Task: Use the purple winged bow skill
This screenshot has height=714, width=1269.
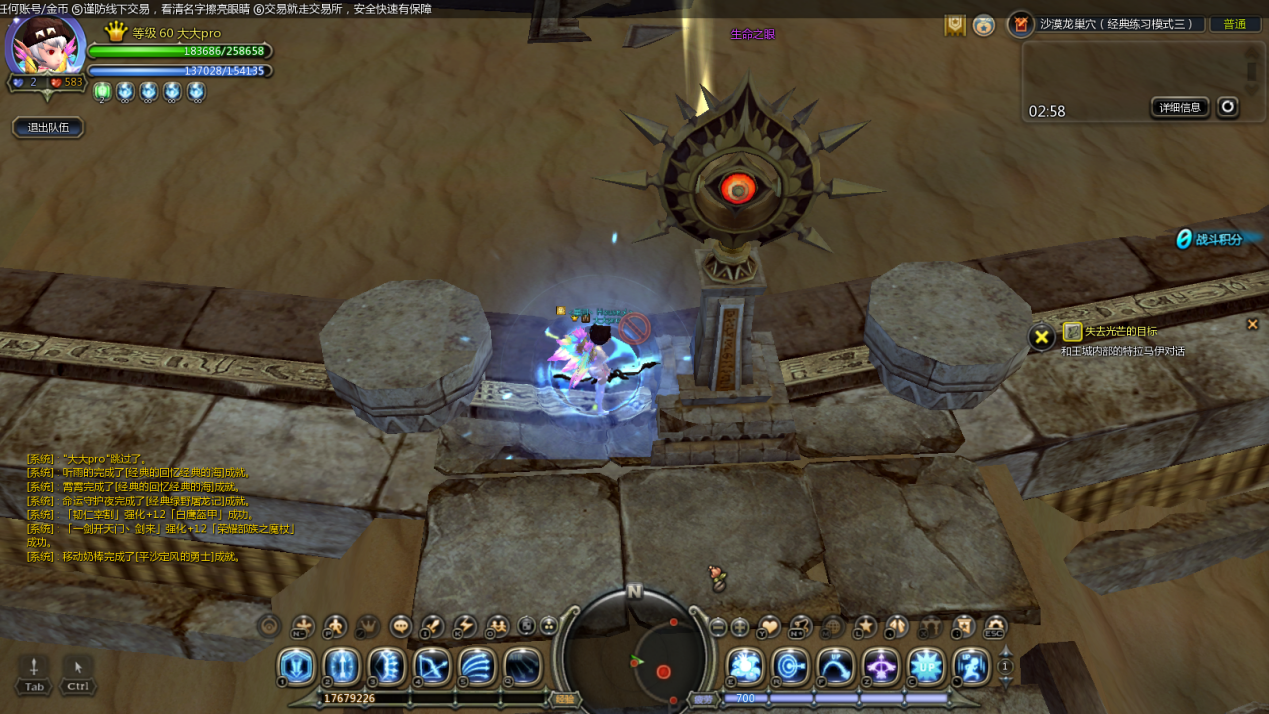Action: point(881,666)
